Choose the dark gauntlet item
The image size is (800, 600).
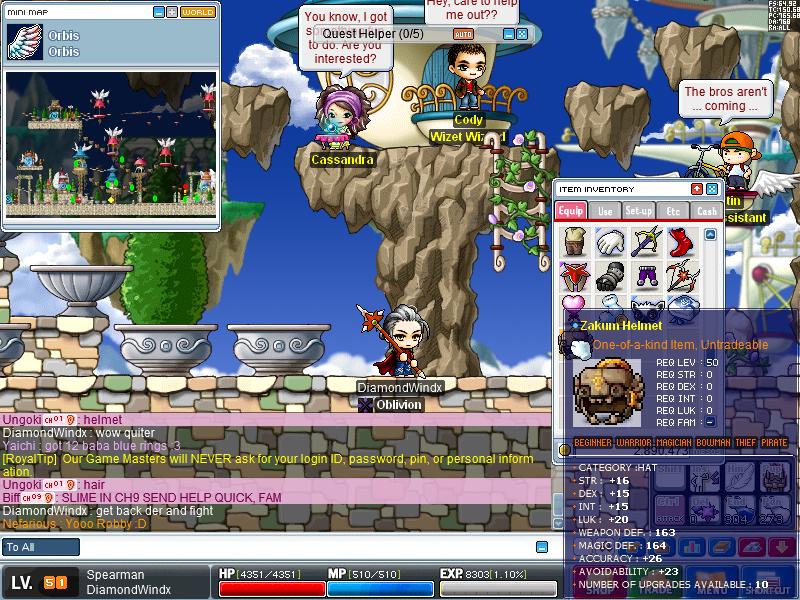point(610,275)
